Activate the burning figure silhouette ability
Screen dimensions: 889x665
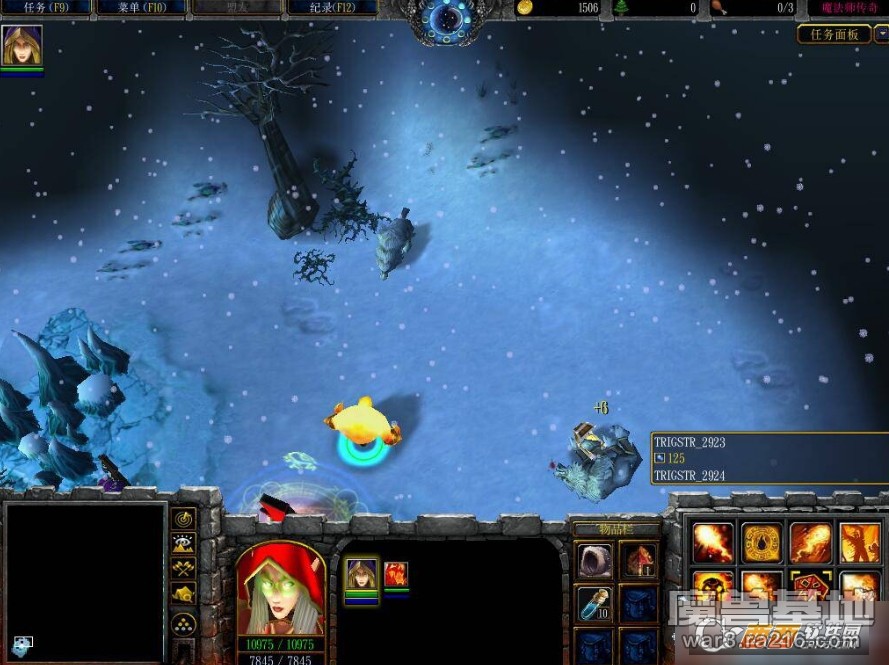860,542
